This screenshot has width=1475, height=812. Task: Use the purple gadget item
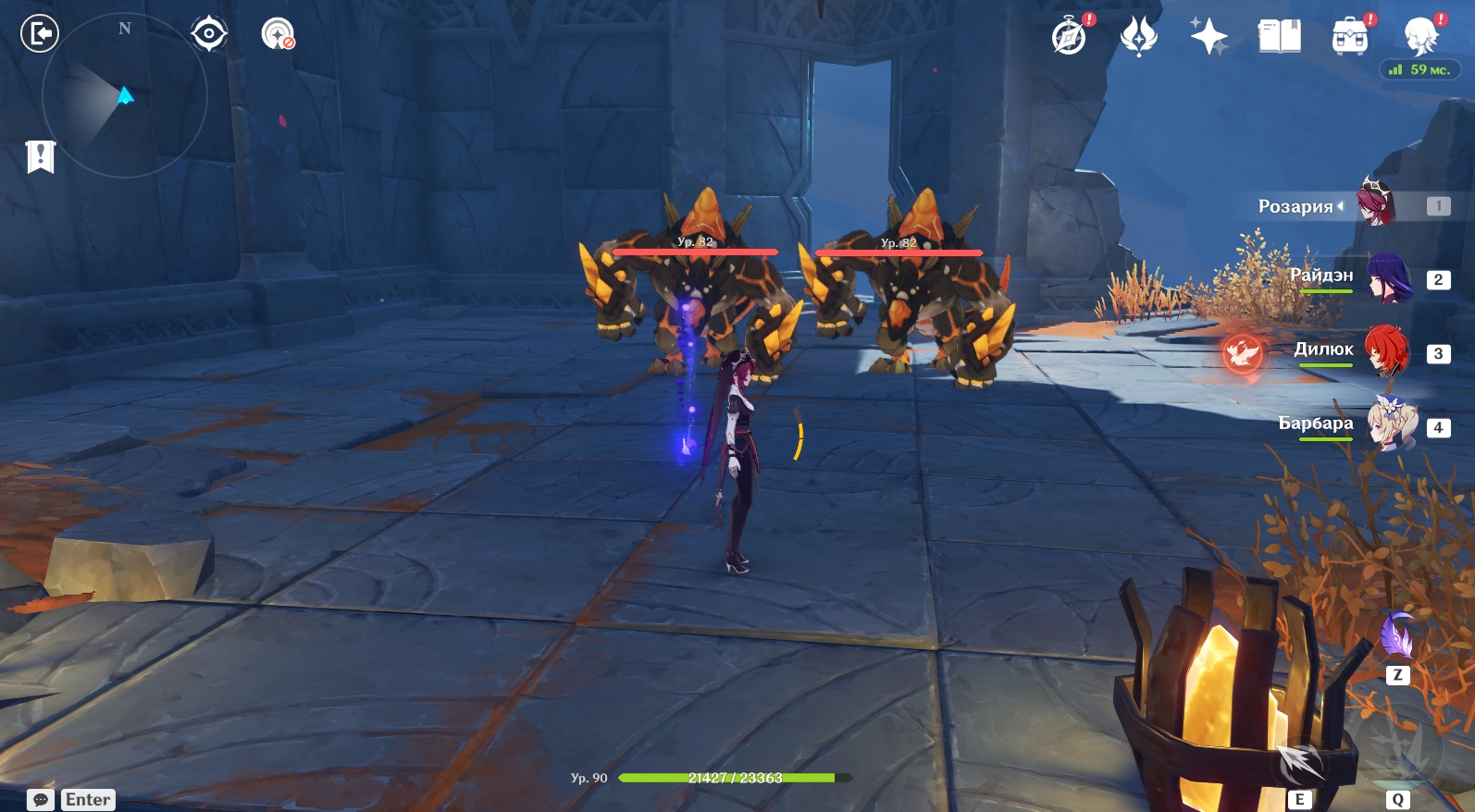pos(1397,636)
